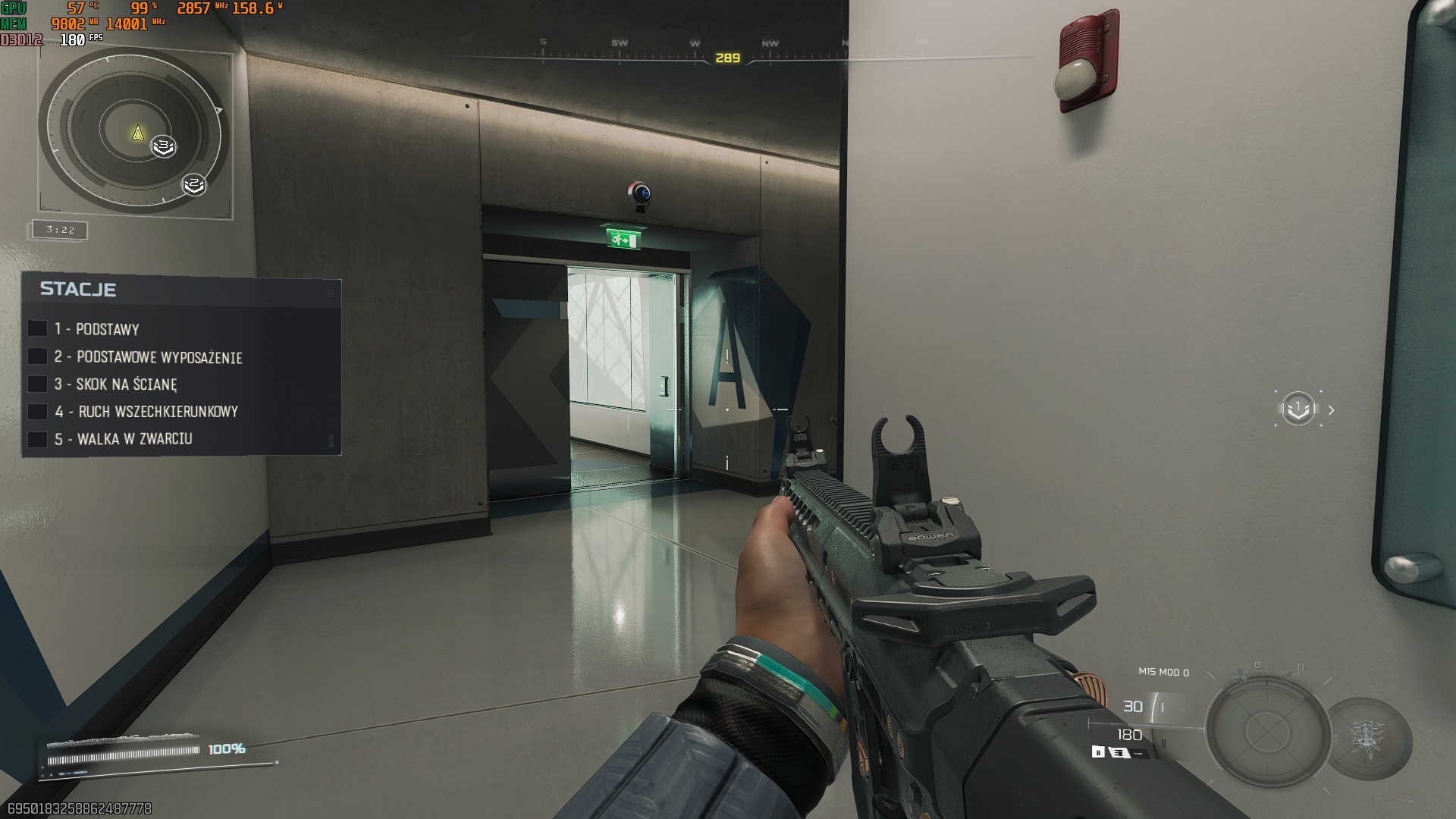The width and height of the screenshot is (1456, 819).
Task: Tick the "1 - Podstawy" station checkbox
Action: [x=37, y=328]
